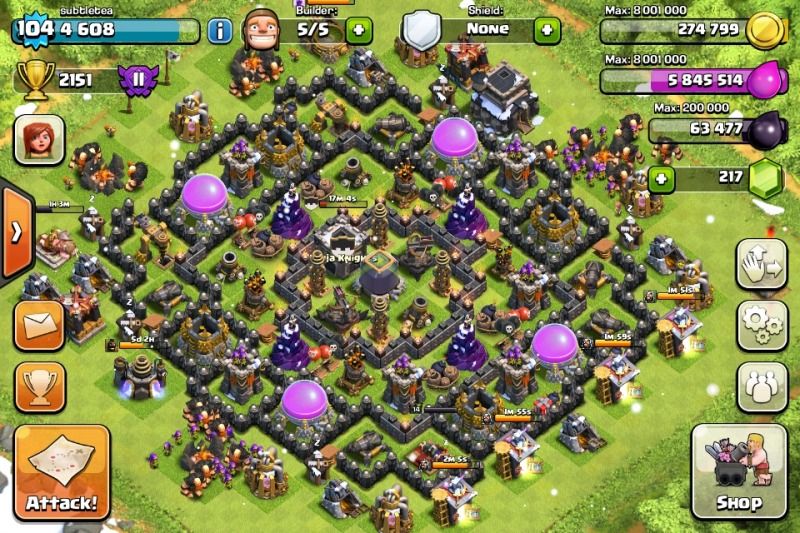This screenshot has height=533, width=800.
Task: Purchase more gems using the green plus
Action: [x=659, y=180]
